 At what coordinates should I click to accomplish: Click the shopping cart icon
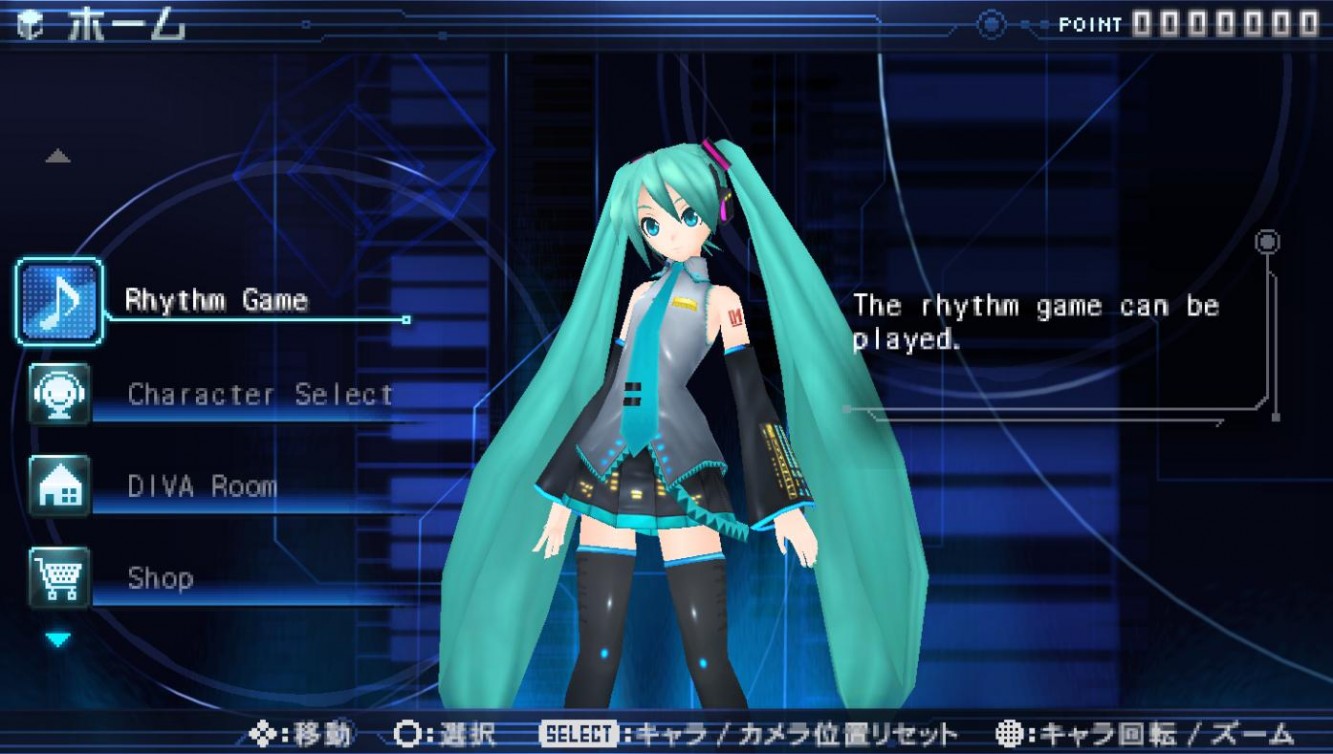pyautogui.click(x=59, y=578)
